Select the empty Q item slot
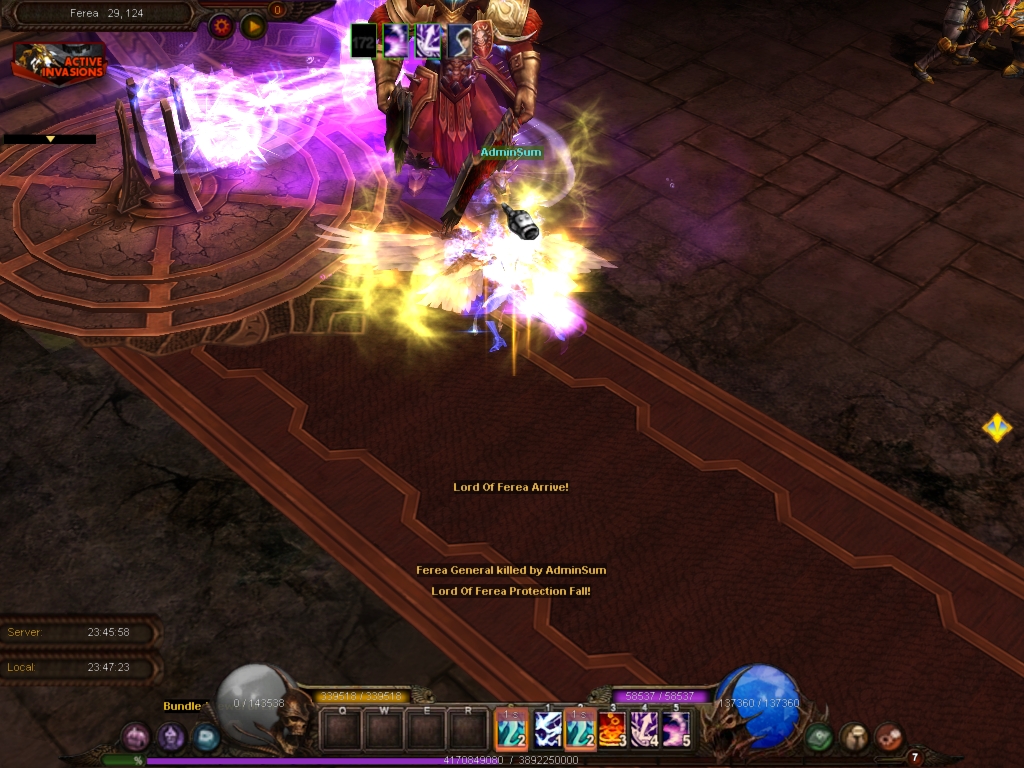 (342, 730)
